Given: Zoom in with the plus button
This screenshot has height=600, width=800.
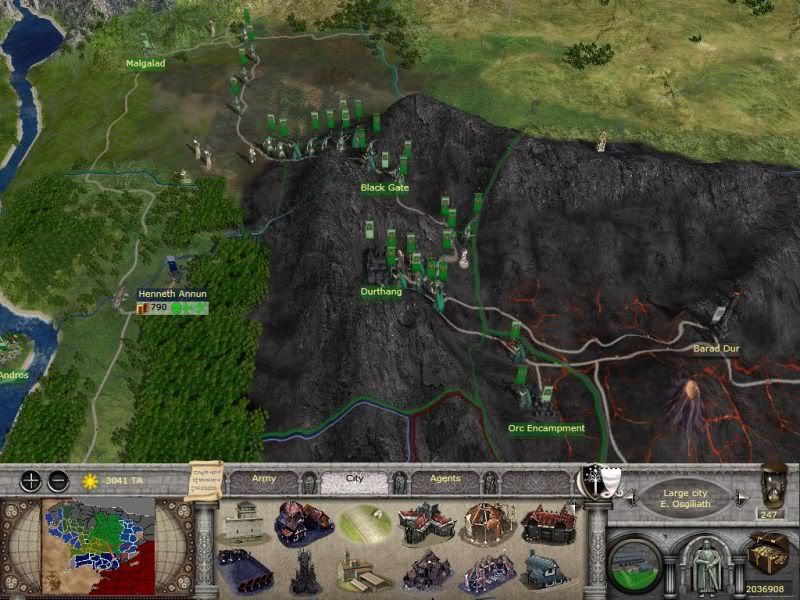Looking at the screenshot, I should click(x=31, y=480).
